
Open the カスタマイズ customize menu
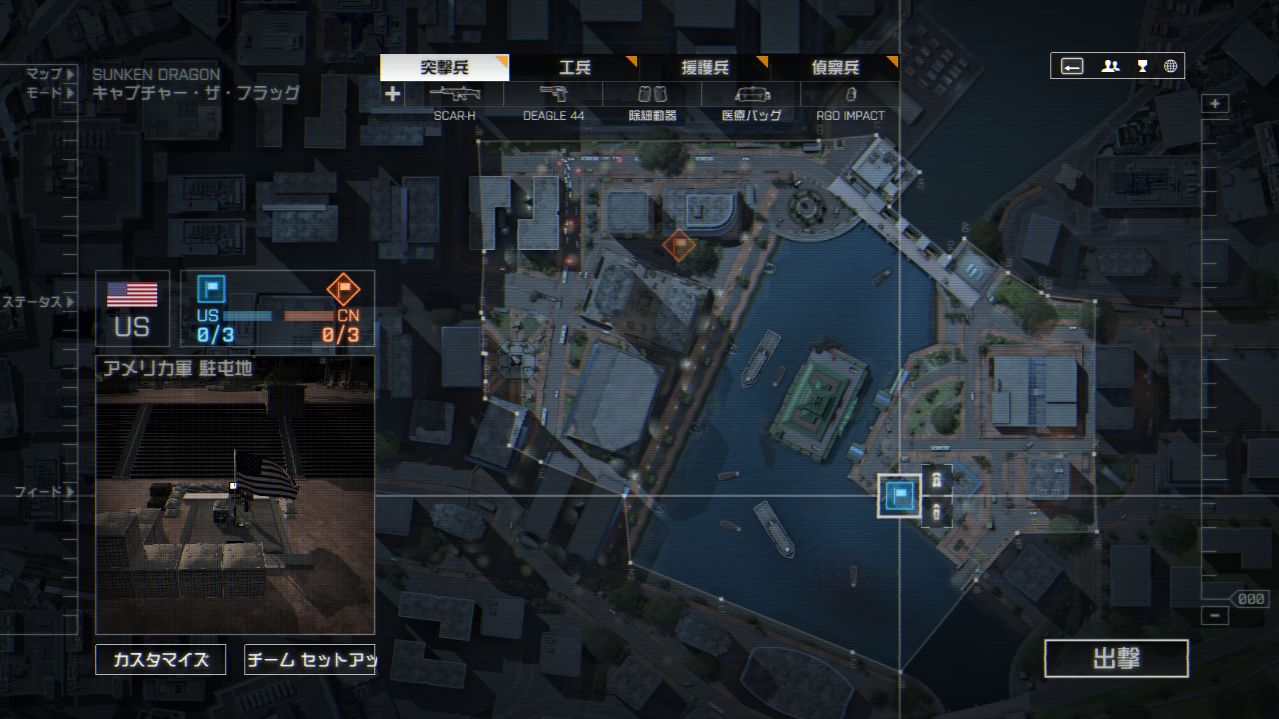160,660
